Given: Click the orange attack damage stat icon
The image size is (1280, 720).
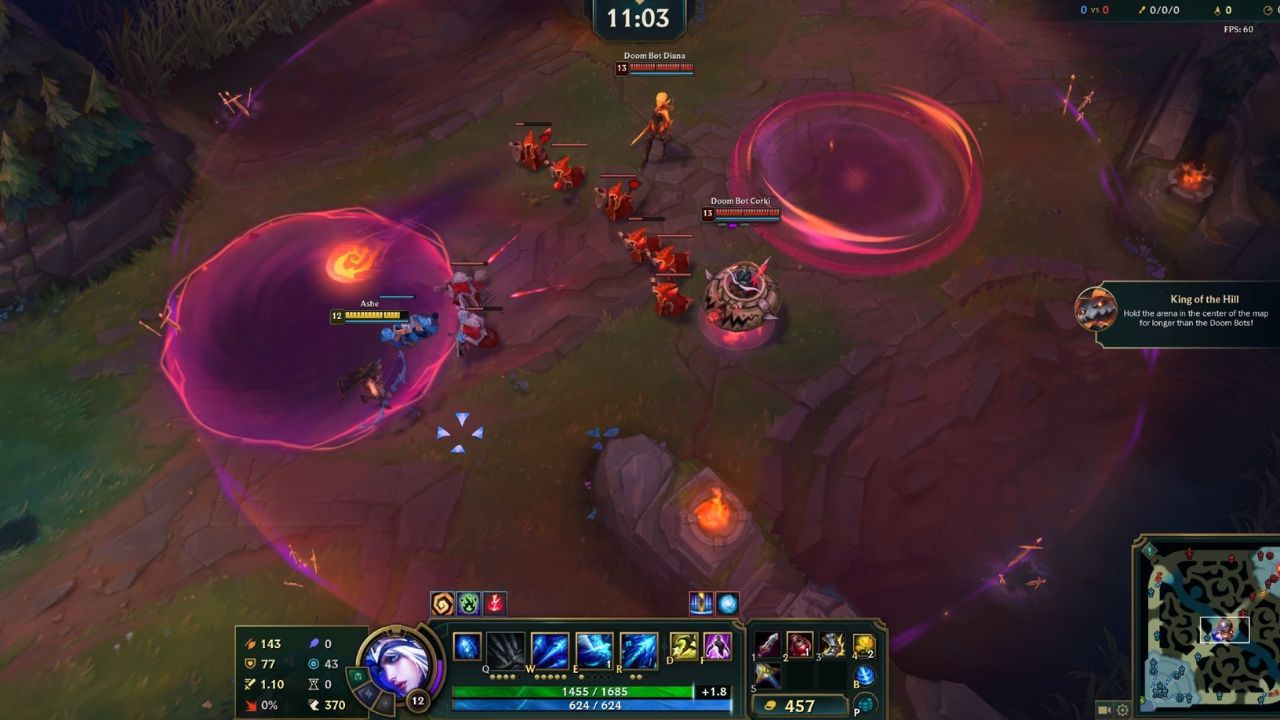Looking at the screenshot, I should pos(252,644).
